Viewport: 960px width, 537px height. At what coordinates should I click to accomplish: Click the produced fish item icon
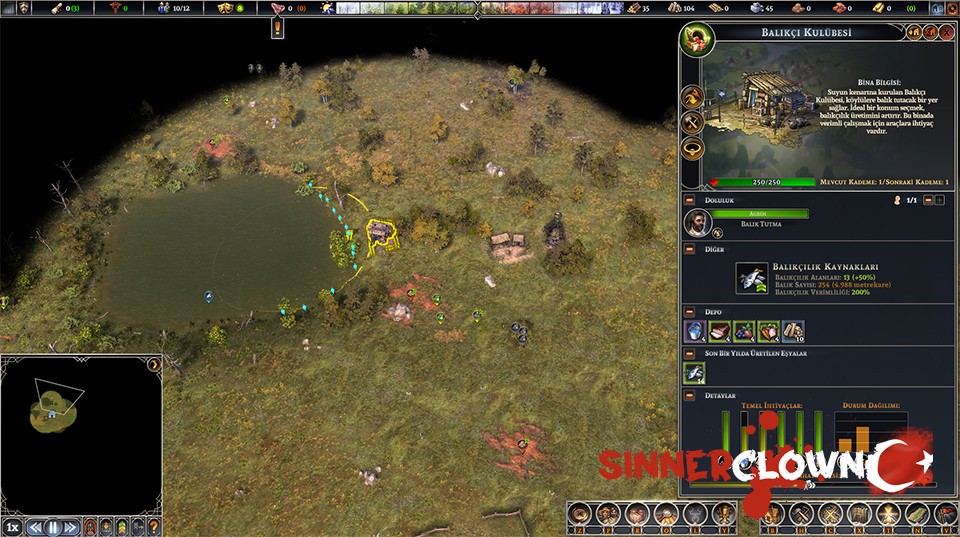pos(695,373)
